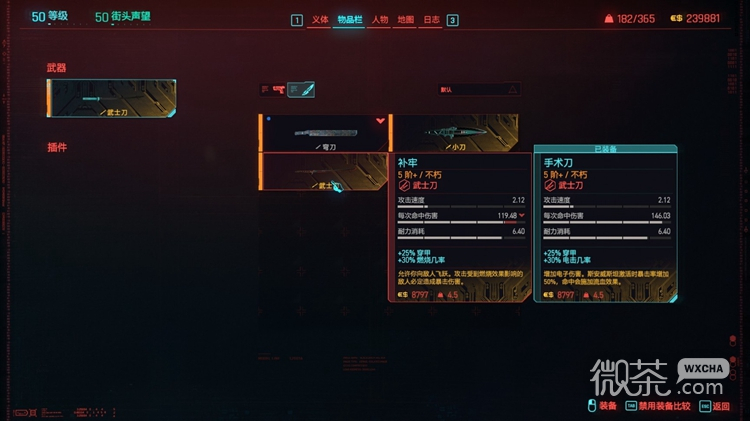
Task: Select the equipped 武士刀 weapon slot
Action: [x=111, y=99]
